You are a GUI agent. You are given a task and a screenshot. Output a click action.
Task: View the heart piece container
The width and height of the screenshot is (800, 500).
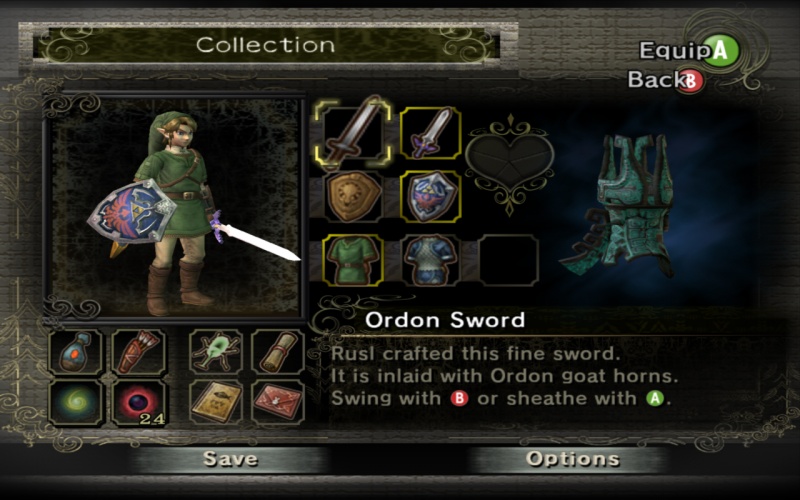pyautogui.click(x=509, y=160)
